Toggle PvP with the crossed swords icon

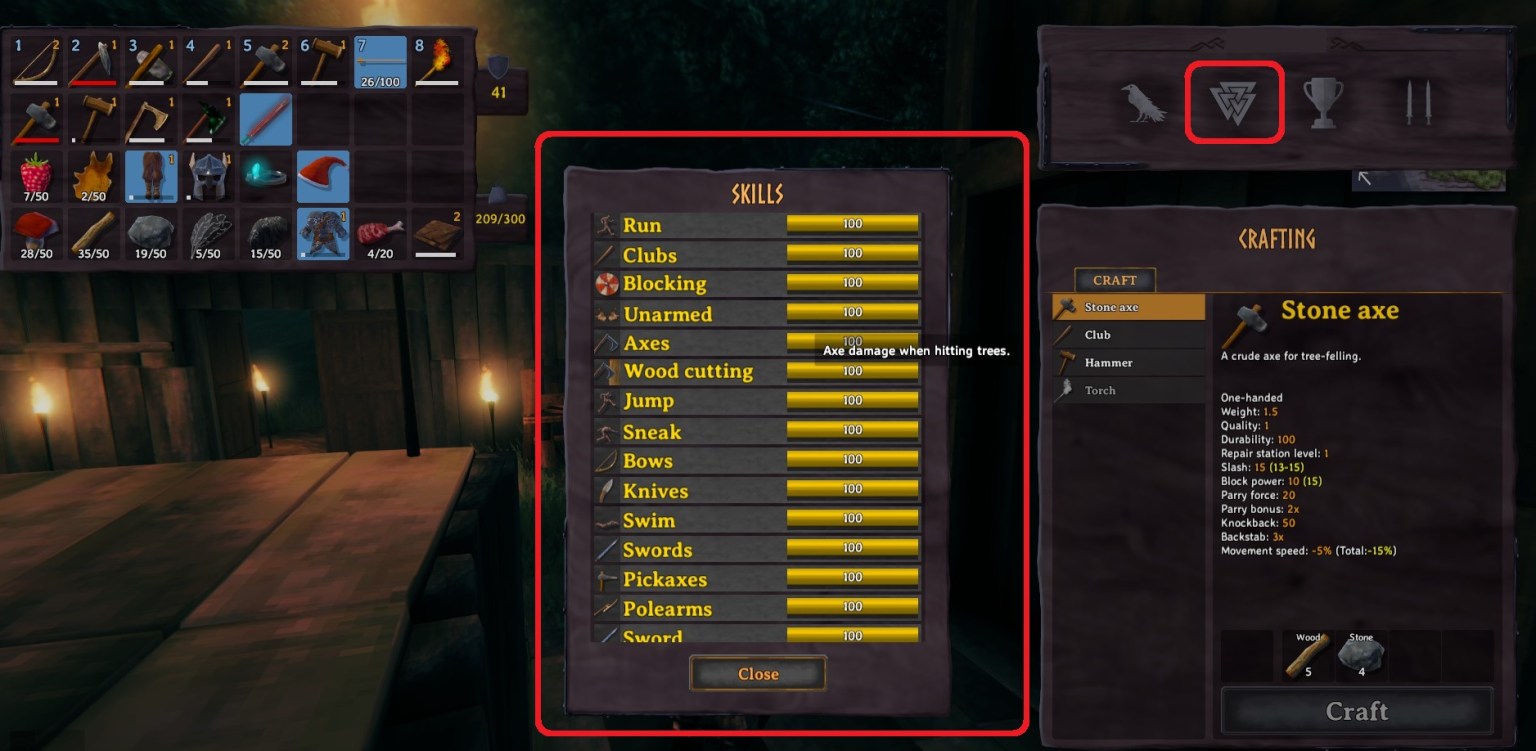[1419, 101]
